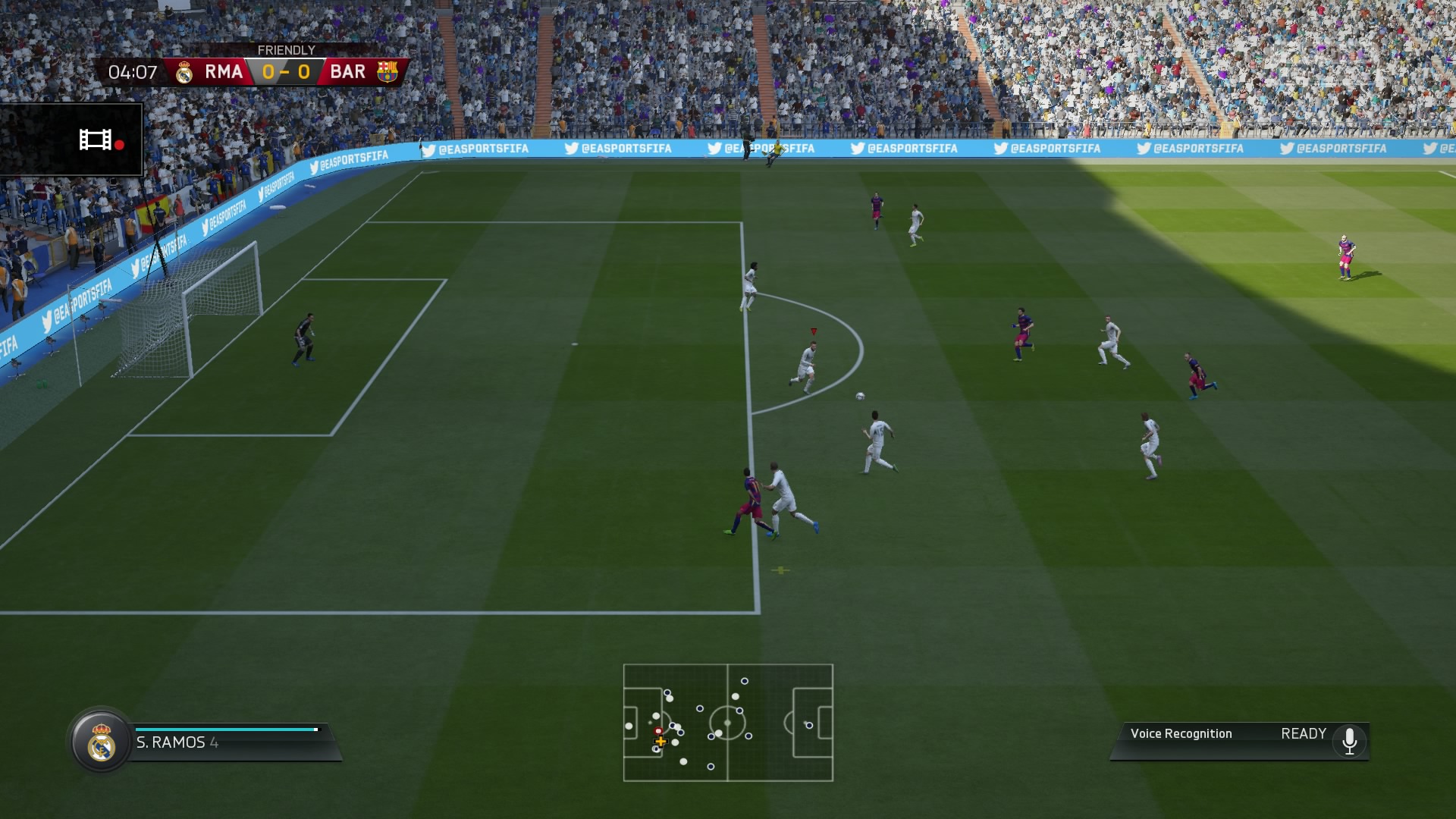Select the FRIENDLY match label
Image resolution: width=1456 pixels, height=819 pixels.
point(288,49)
